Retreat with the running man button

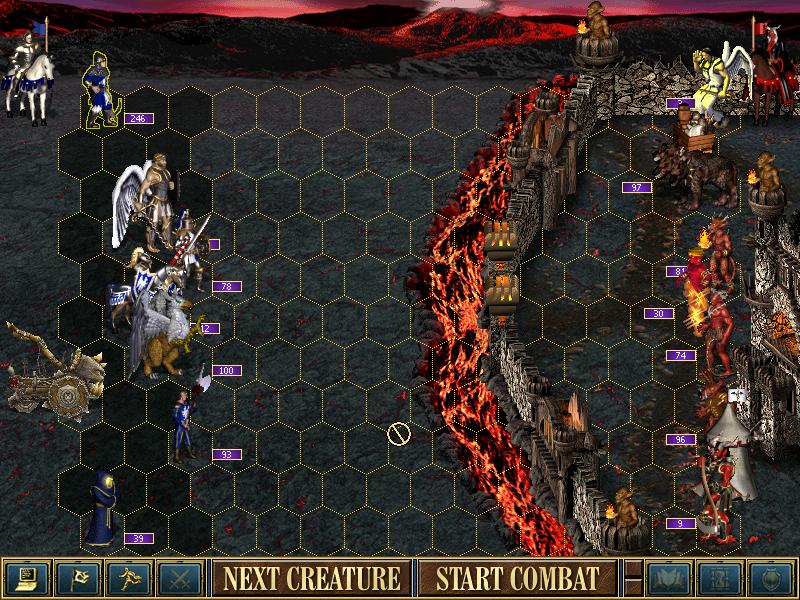pos(129,578)
